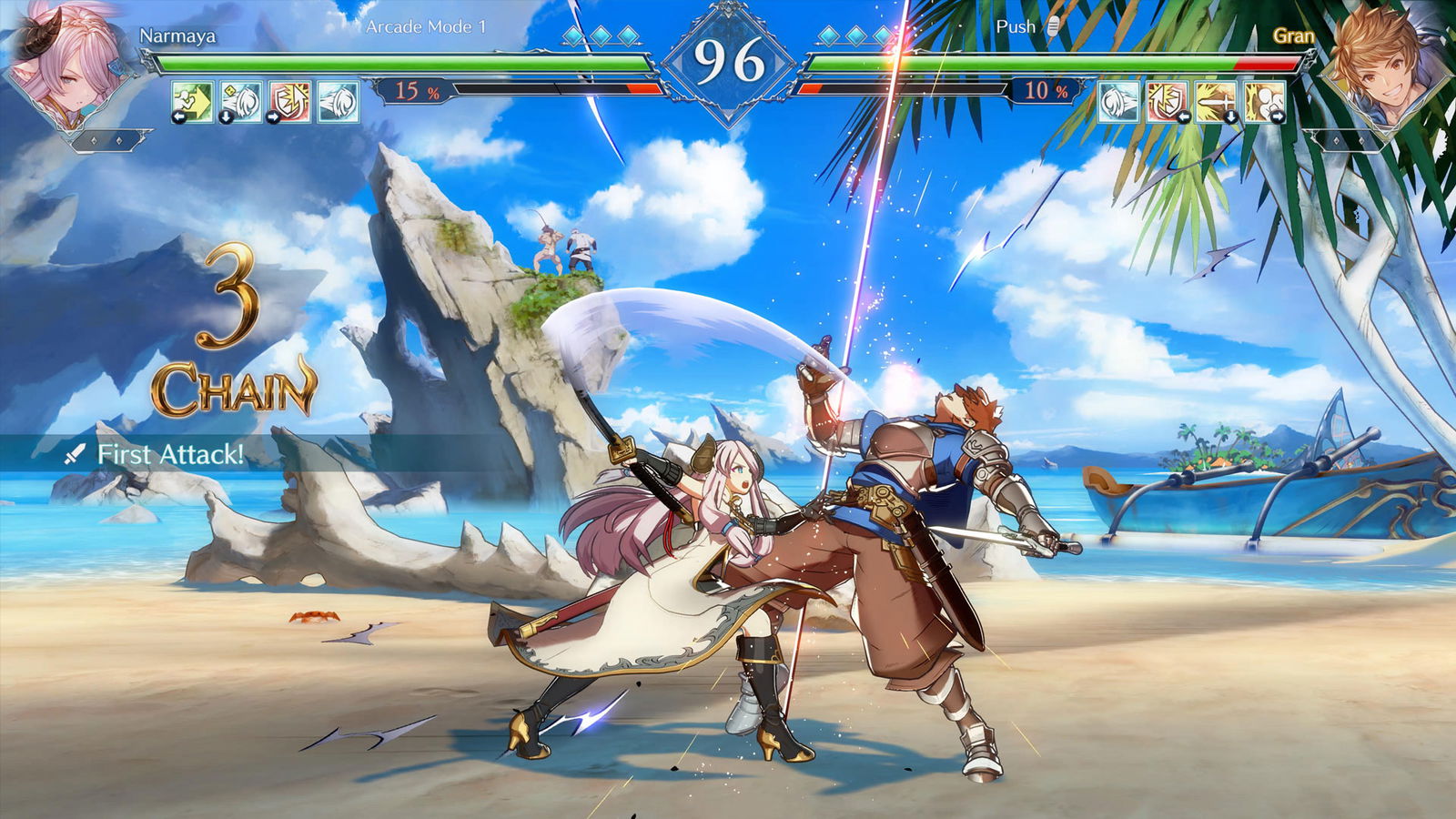
Task: Click Gran's blue slash skill icon
Action: (x=1118, y=102)
